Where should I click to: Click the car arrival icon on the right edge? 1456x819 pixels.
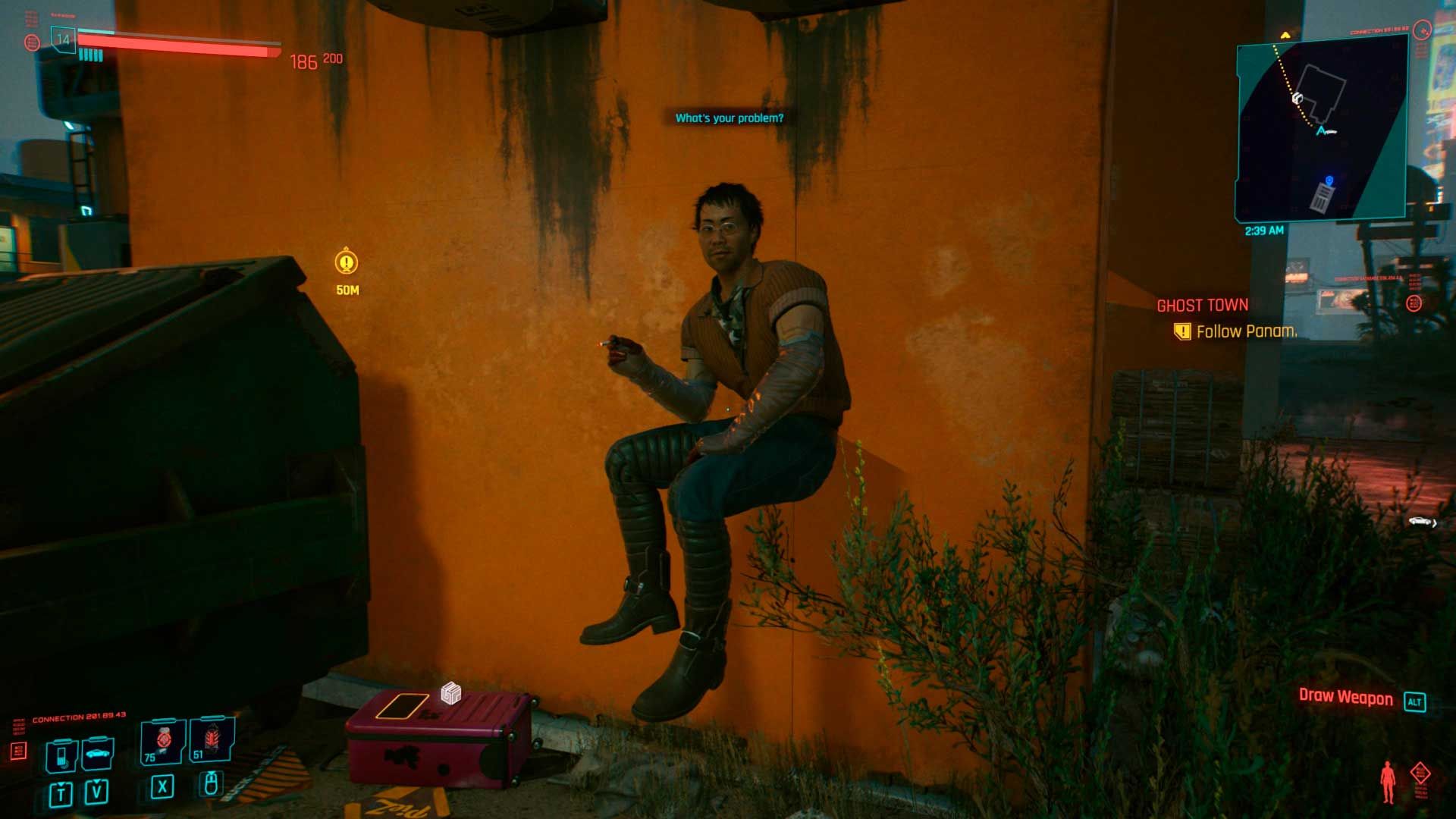pos(1420,521)
